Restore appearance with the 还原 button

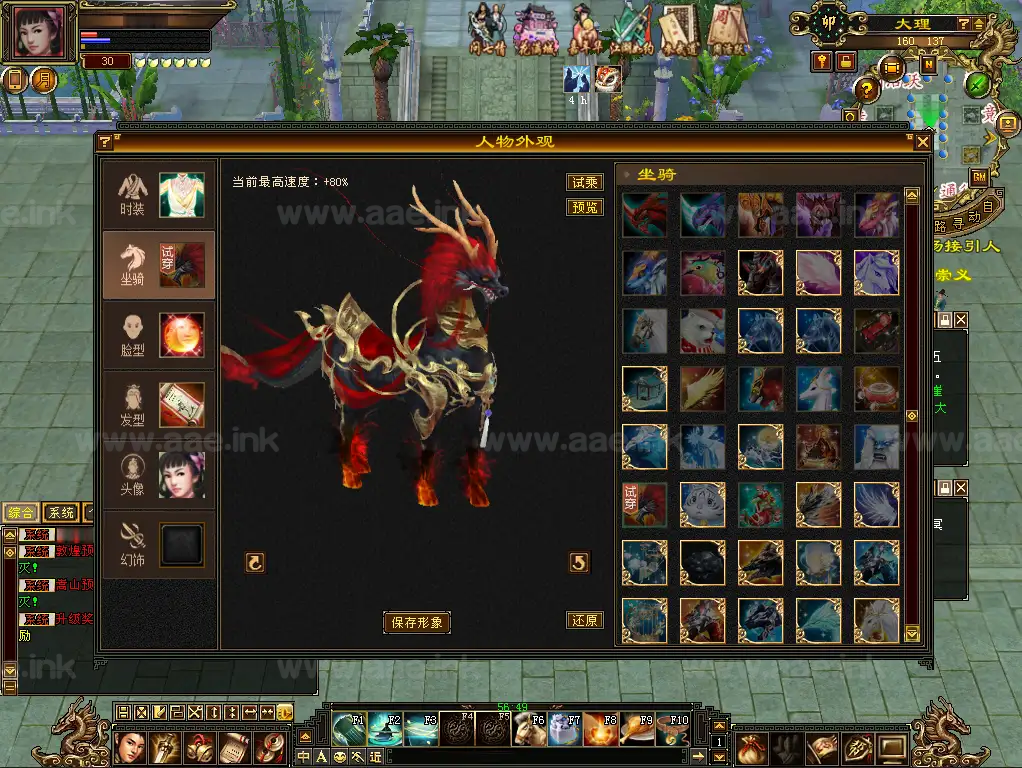[x=585, y=620]
